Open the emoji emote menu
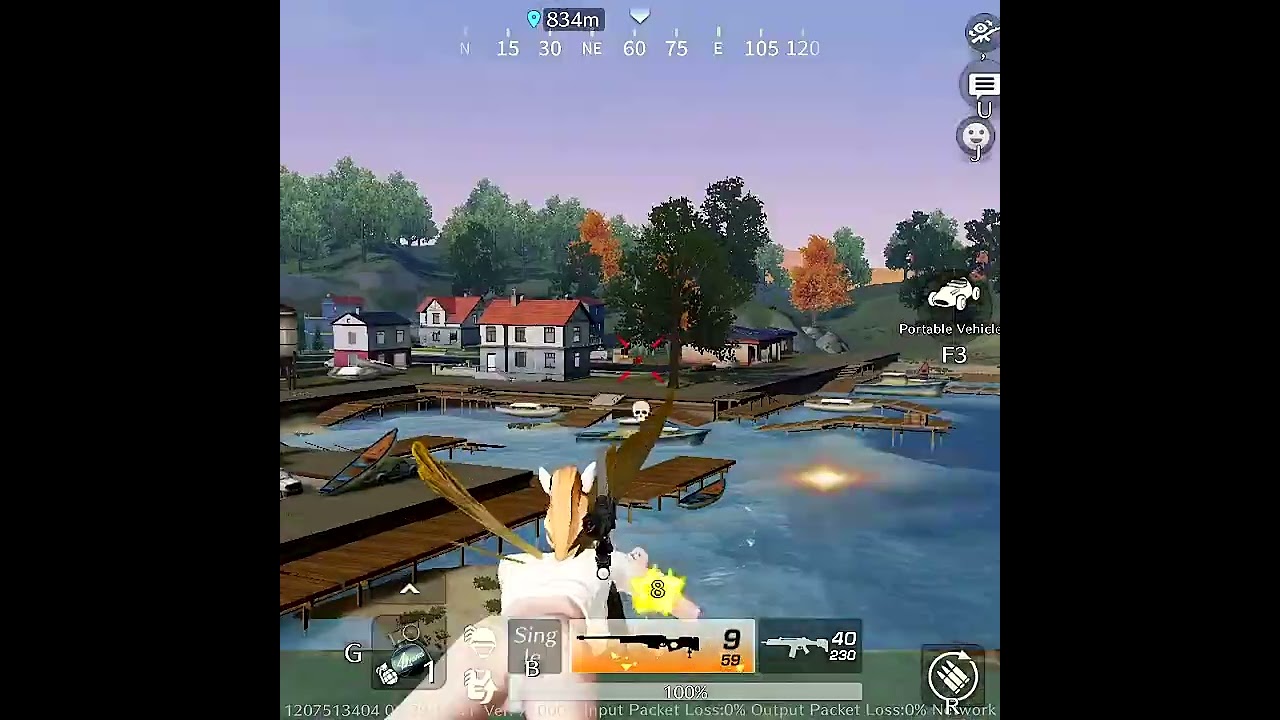 (x=976, y=135)
